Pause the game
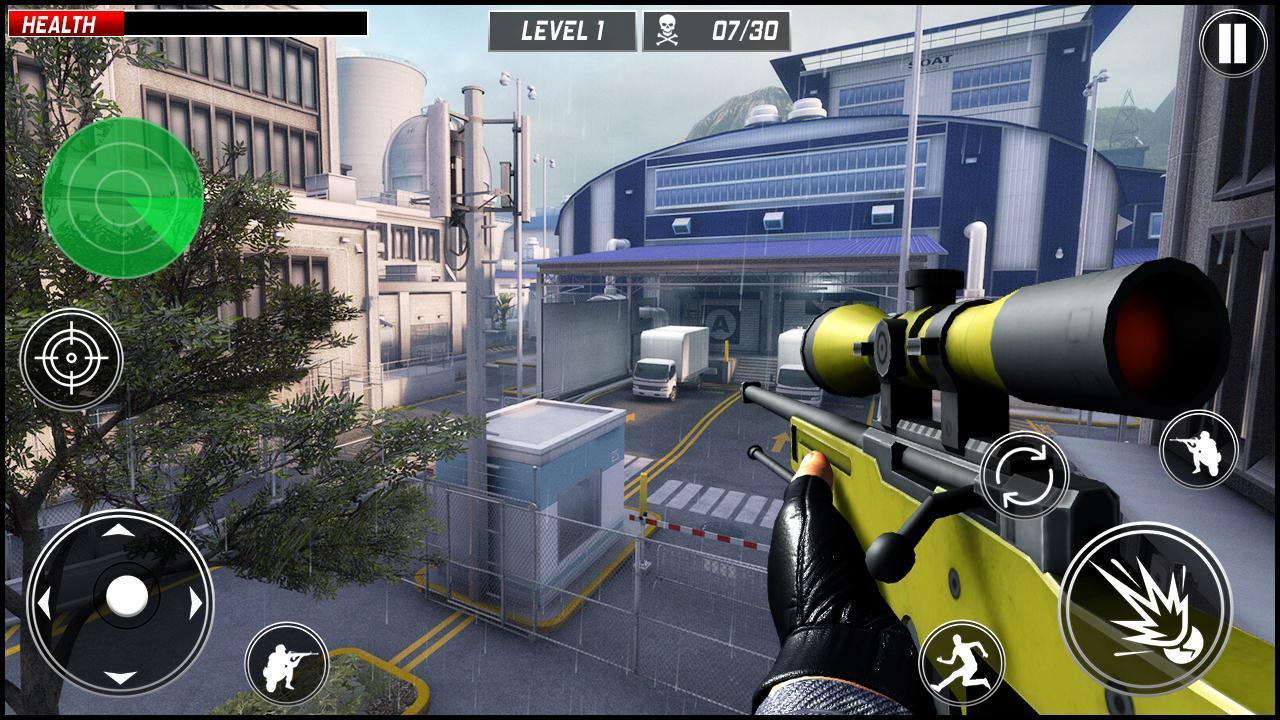1280x720 pixels. pyautogui.click(x=1232, y=43)
